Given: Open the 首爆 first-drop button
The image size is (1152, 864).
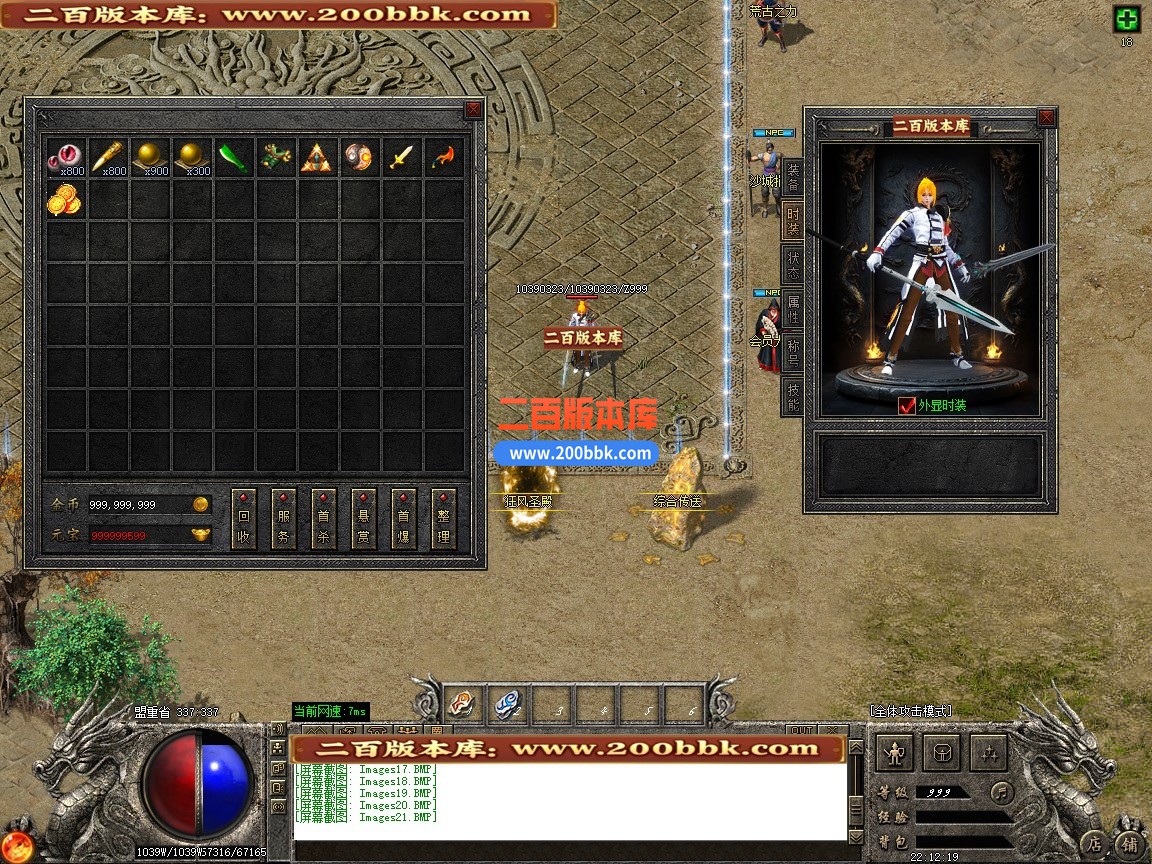Looking at the screenshot, I should tap(404, 519).
